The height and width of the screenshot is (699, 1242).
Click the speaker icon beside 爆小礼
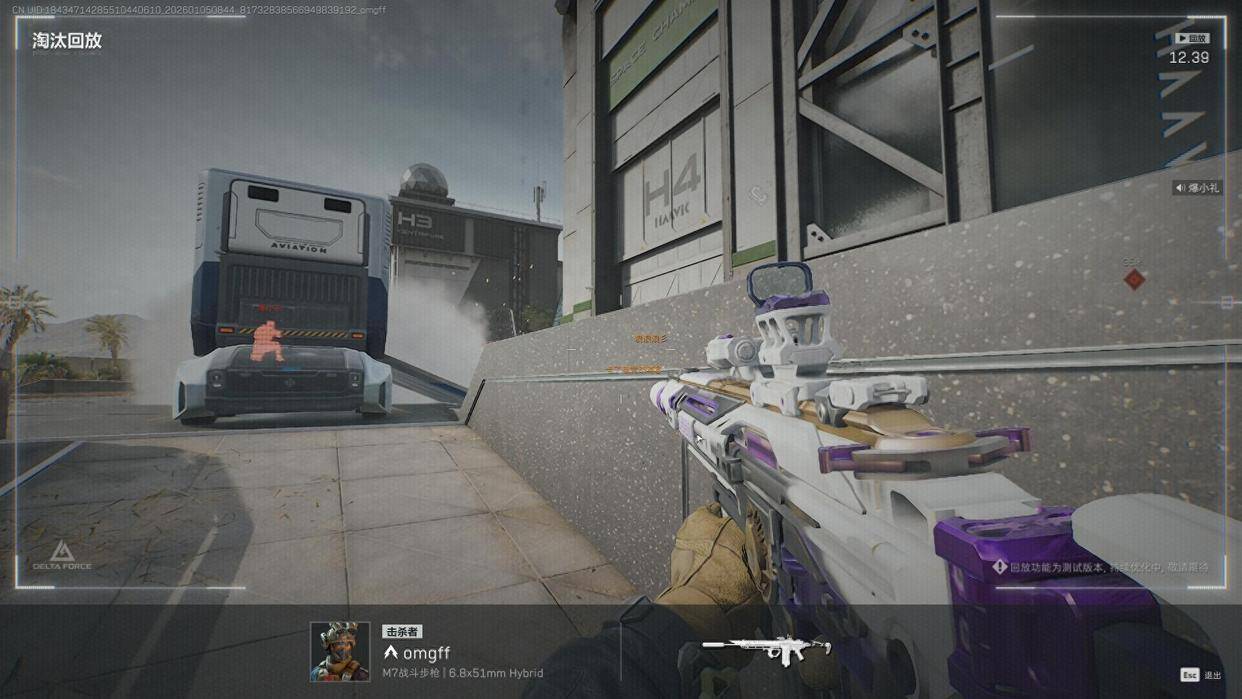1181,188
